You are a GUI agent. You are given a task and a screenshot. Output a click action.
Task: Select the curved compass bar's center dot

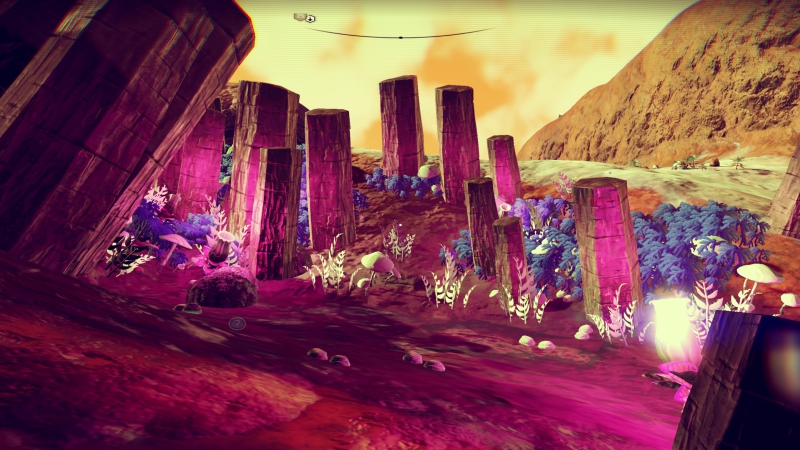[400, 37]
